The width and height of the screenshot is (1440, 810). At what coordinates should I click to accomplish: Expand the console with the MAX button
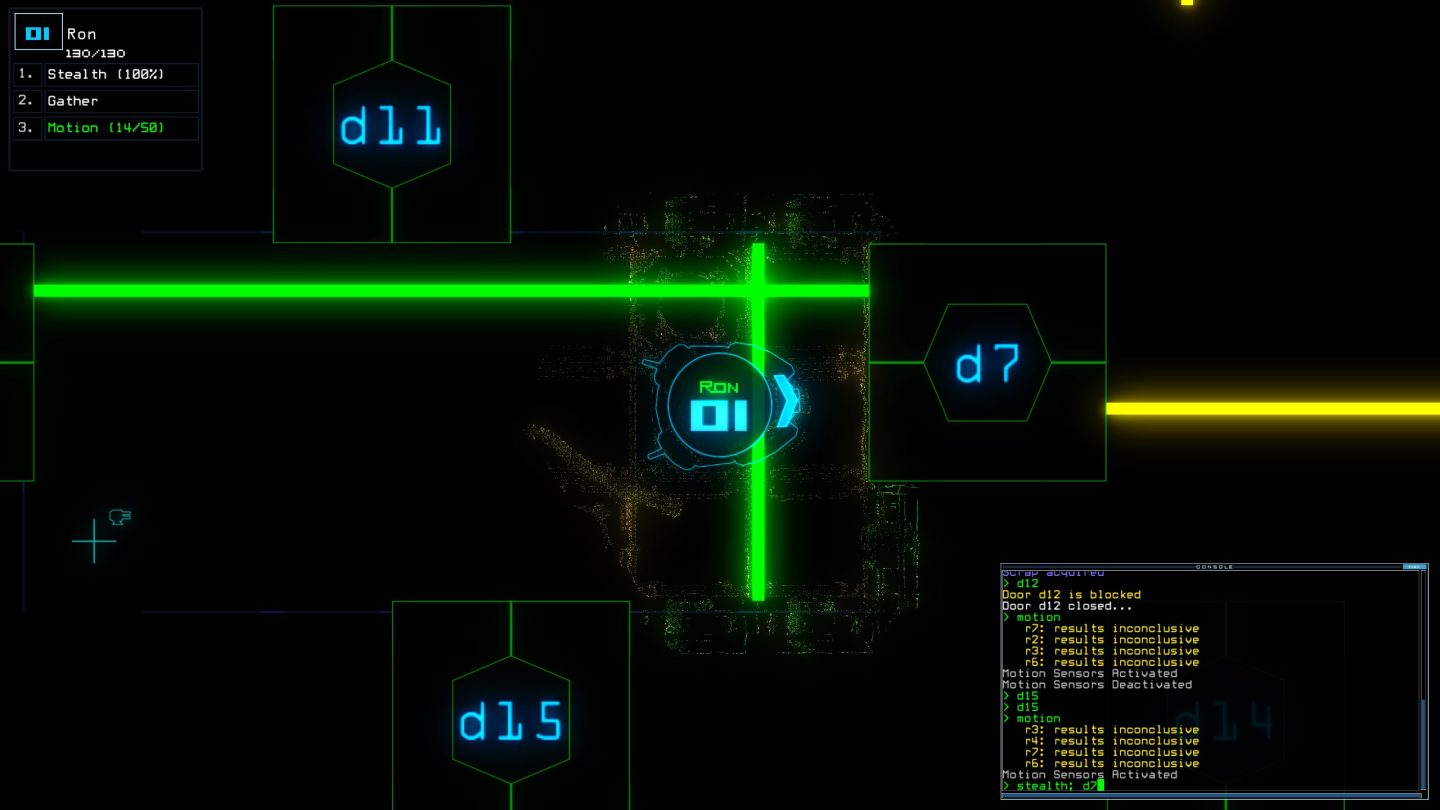coord(1413,566)
